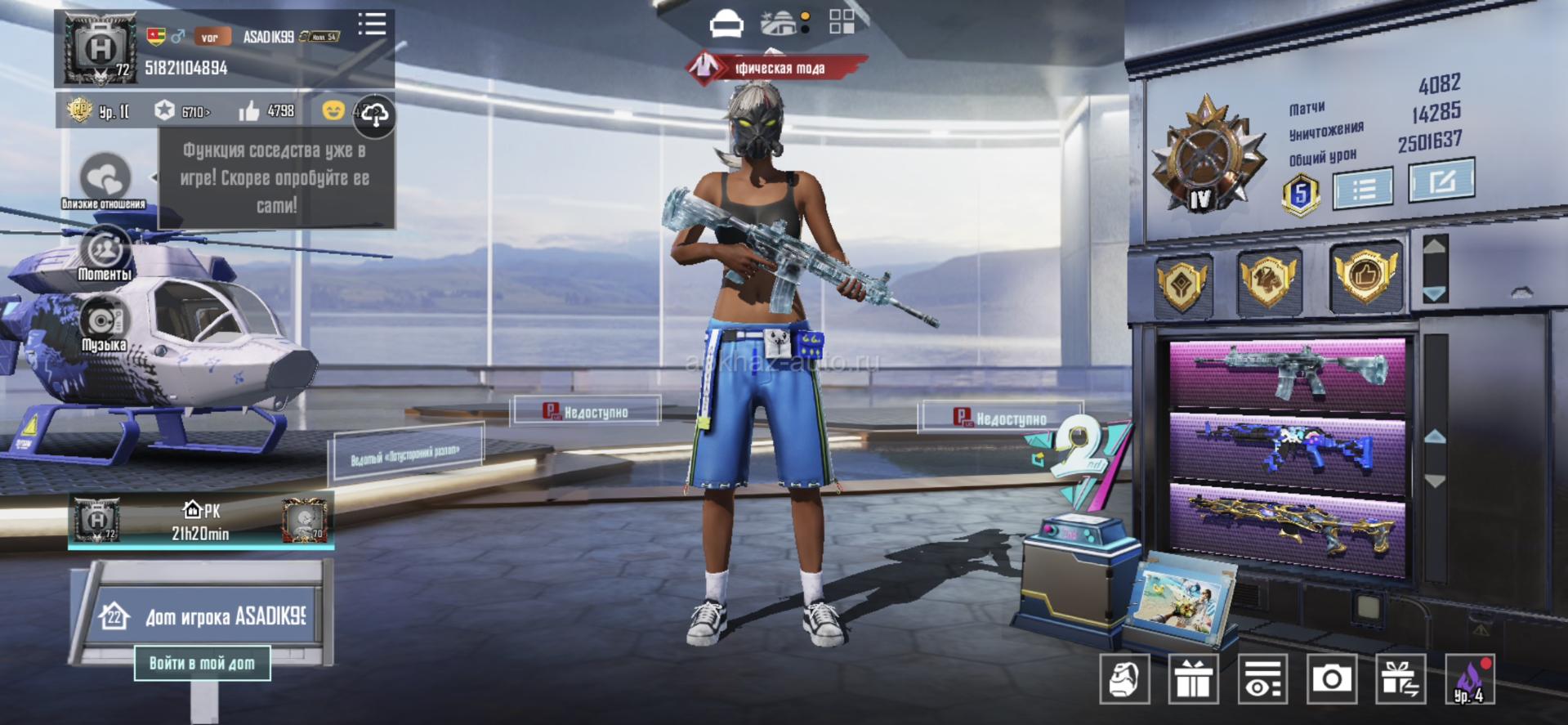This screenshot has width=1568, height=725.
Task: Open the gift exchange button with arrows
Action: (x=1400, y=678)
